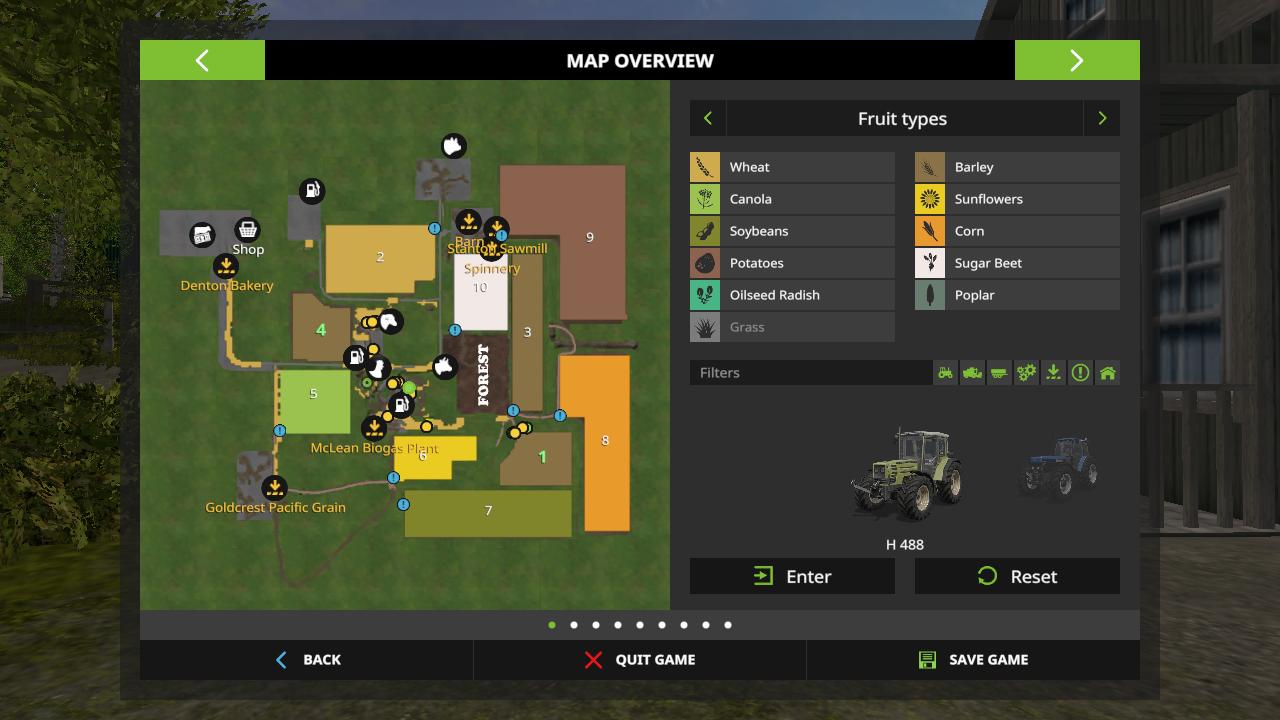Toggle the missions exclamation filter icon

(1080, 372)
